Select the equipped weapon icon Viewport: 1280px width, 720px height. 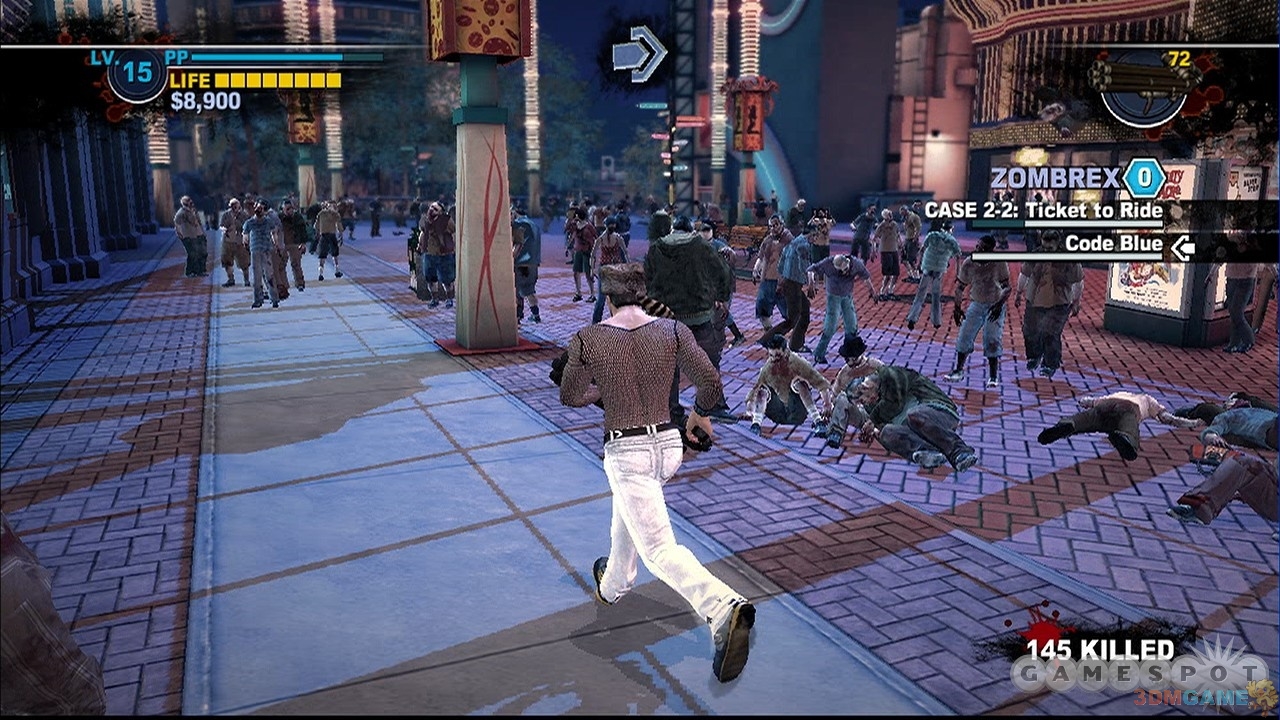[1142, 83]
